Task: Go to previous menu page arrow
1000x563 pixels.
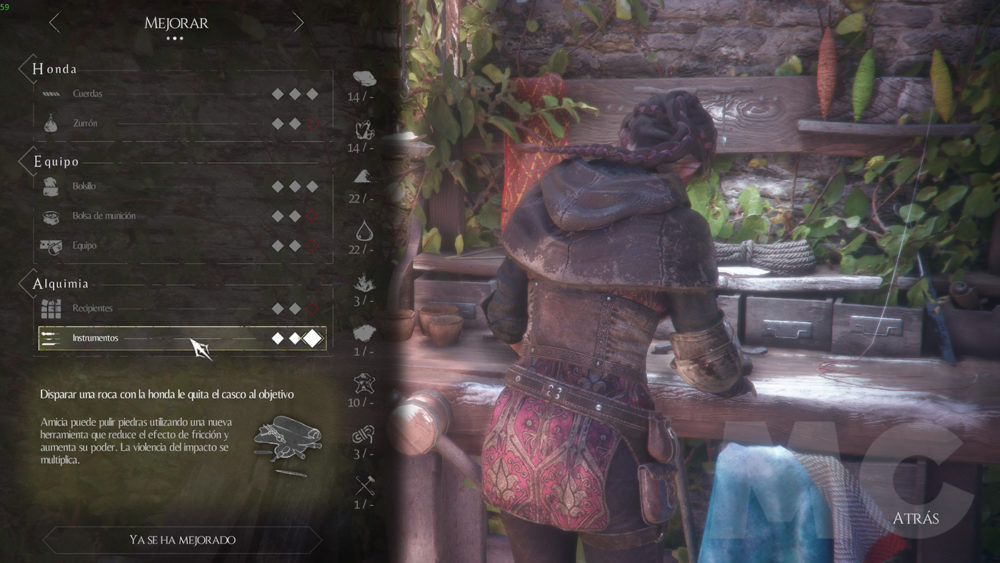Action: click(x=55, y=22)
